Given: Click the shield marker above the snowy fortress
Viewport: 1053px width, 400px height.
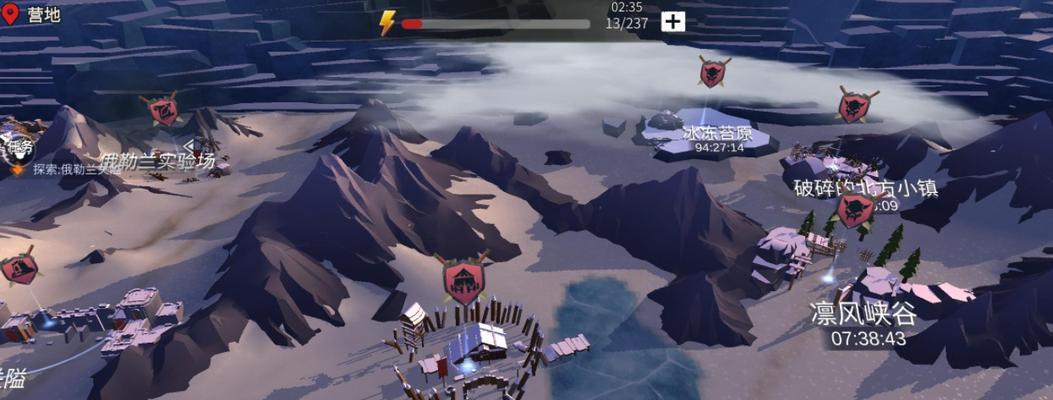Looking at the screenshot, I should click(19, 268).
